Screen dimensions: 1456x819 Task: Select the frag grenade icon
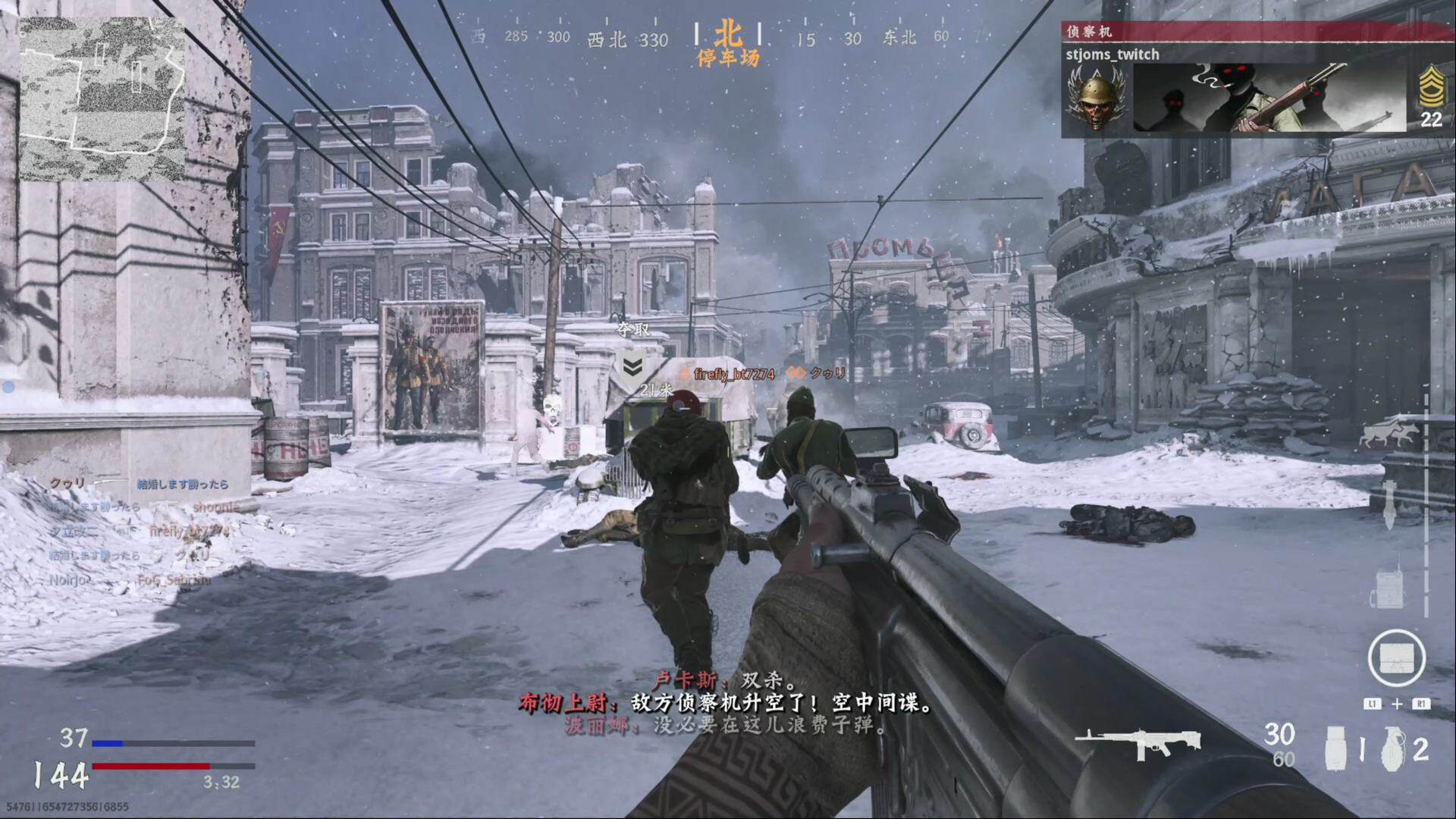click(1392, 748)
